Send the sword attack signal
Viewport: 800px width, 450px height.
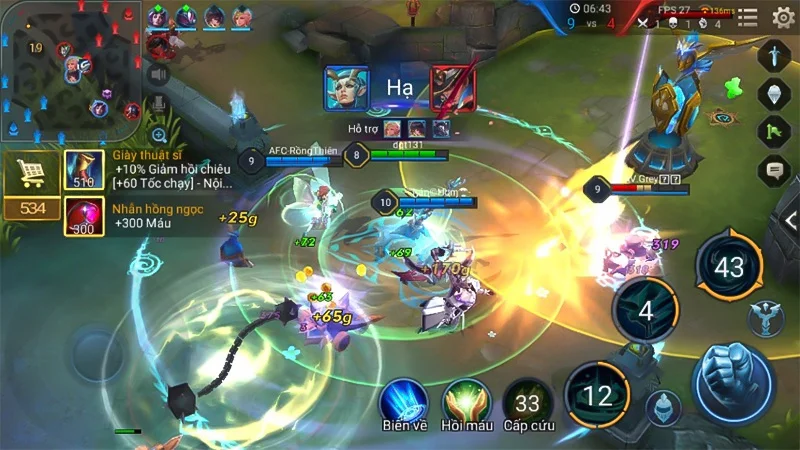pyautogui.click(x=775, y=55)
